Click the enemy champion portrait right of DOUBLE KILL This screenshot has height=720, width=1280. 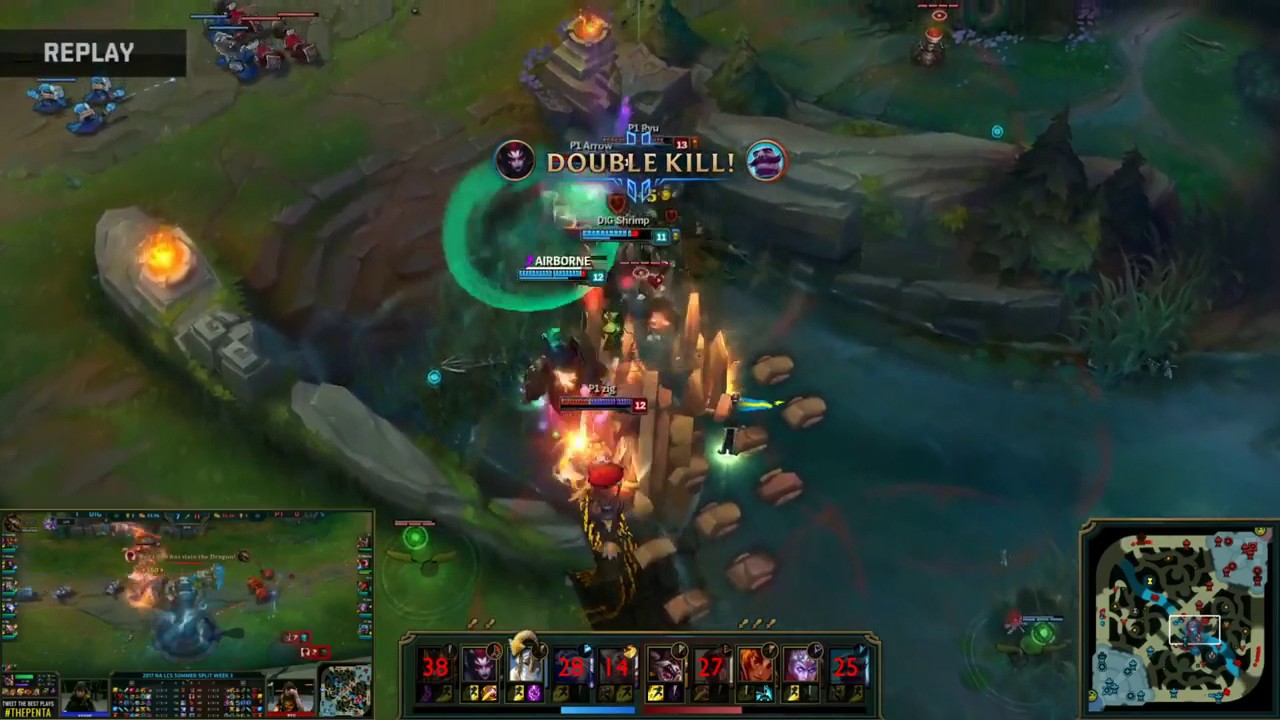(766, 160)
